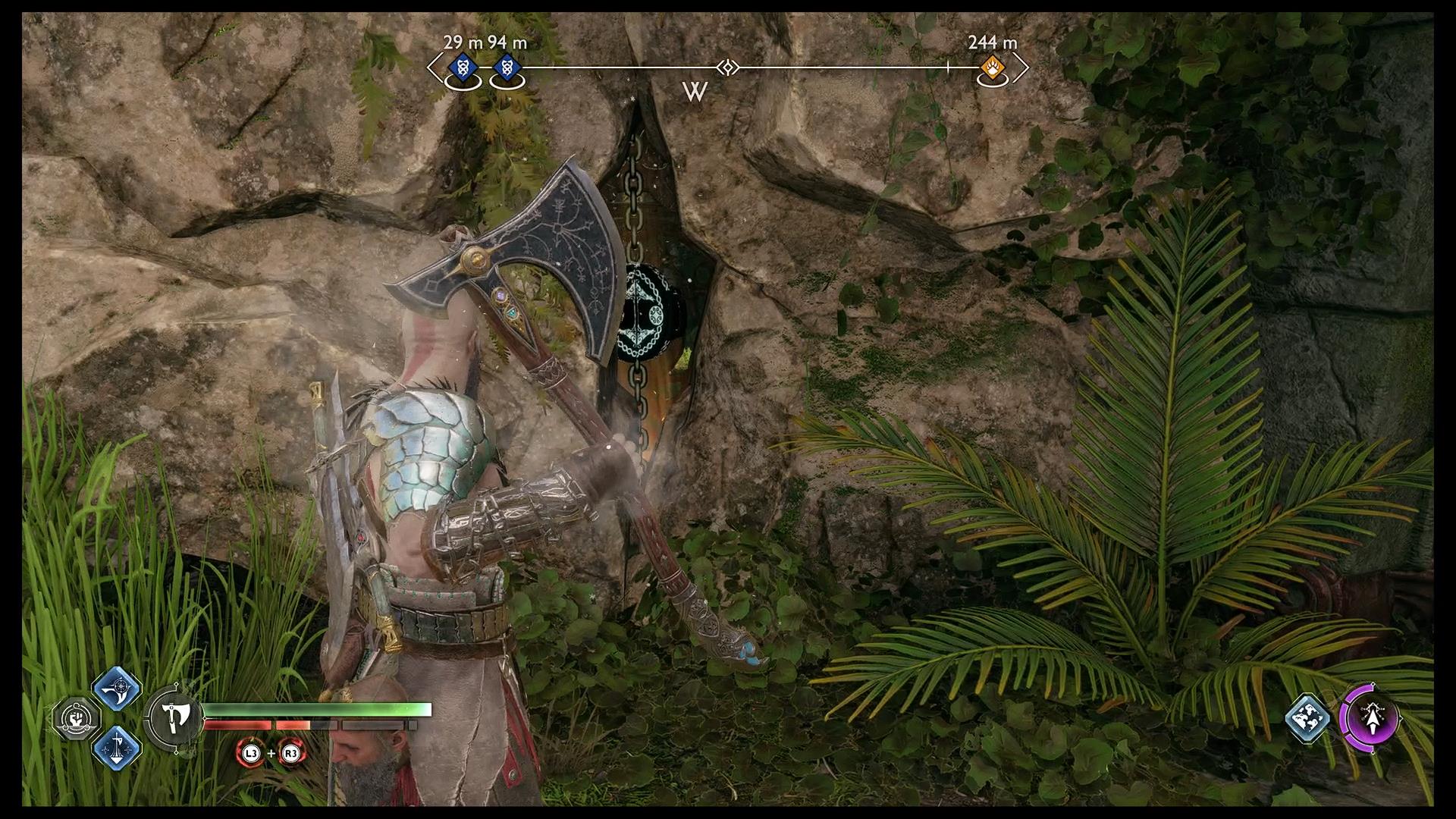Select the Leviathan Axe weapon icon
The image size is (1456, 819).
pos(175,717)
